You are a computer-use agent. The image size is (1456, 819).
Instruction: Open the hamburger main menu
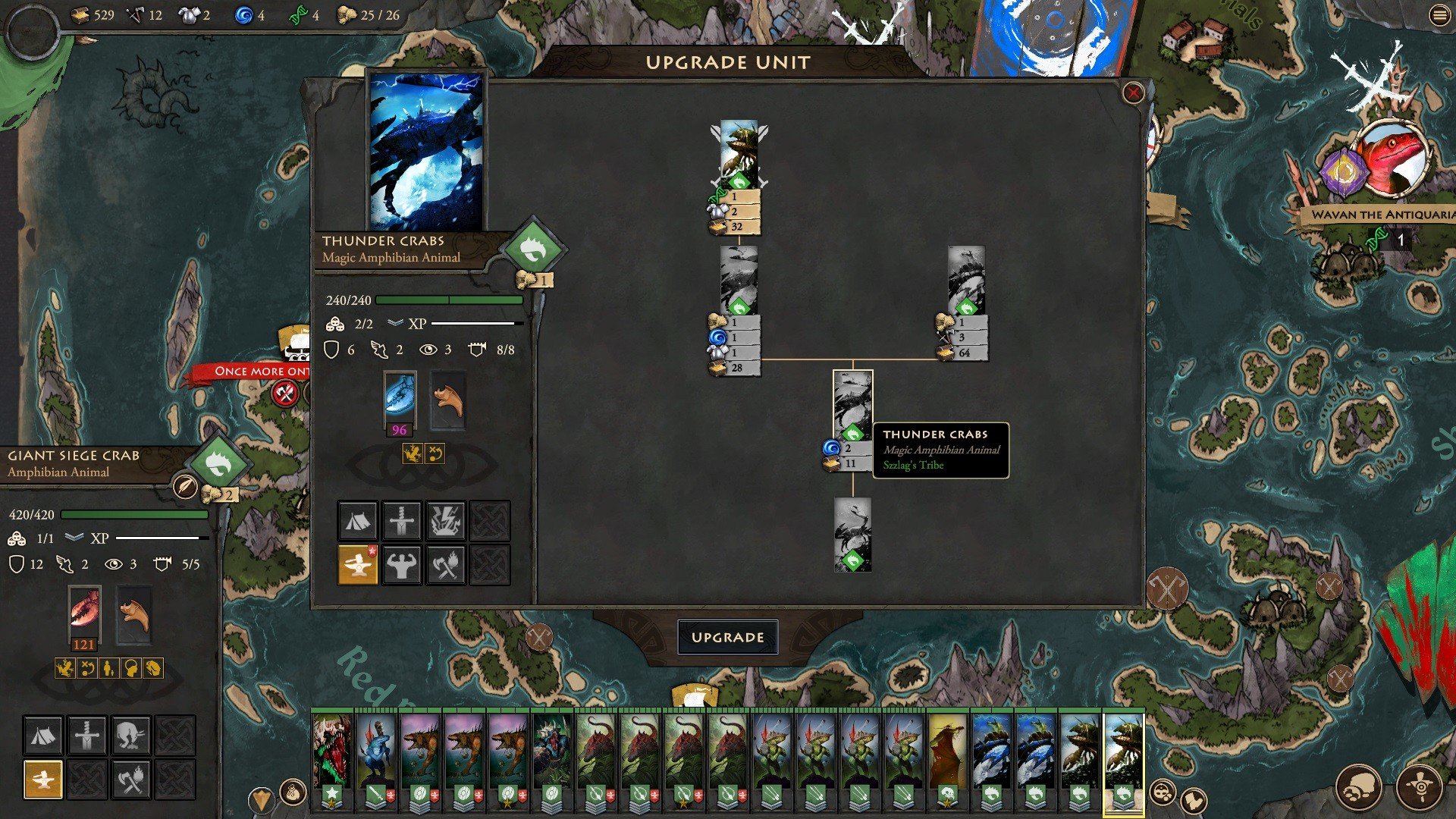[x=1439, y=16]
